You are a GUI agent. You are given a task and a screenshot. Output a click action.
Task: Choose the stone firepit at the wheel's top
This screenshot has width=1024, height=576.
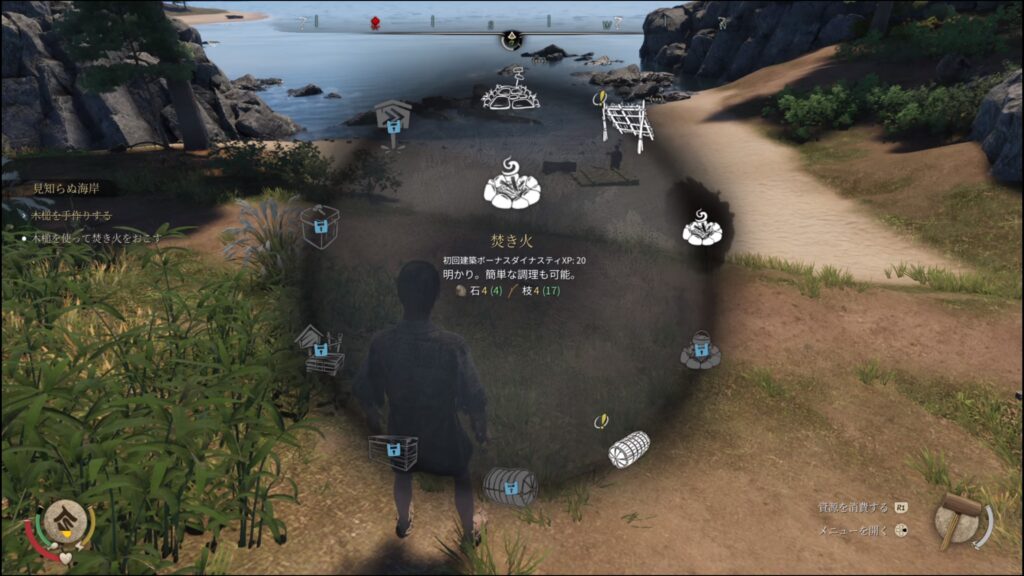pos(511,91)
